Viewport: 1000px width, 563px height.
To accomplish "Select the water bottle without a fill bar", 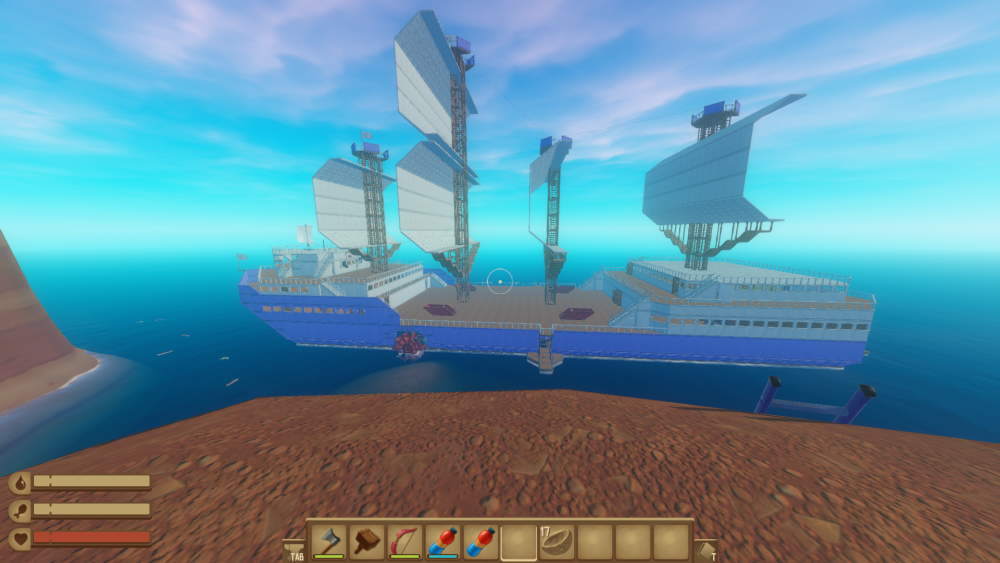I will click(x=481, y=541).
